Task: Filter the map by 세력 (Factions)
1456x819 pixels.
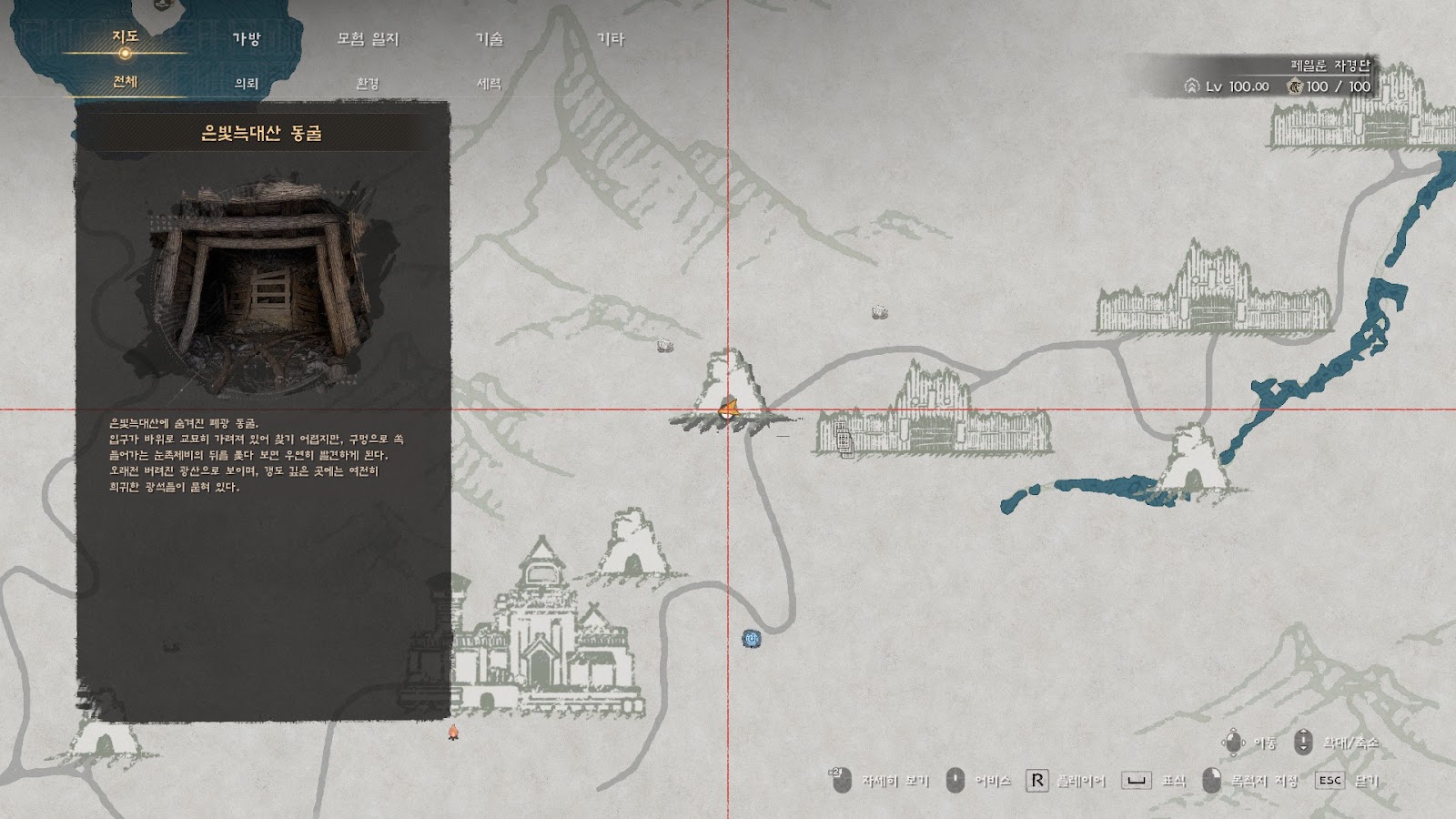Action: tap(489, 83)
